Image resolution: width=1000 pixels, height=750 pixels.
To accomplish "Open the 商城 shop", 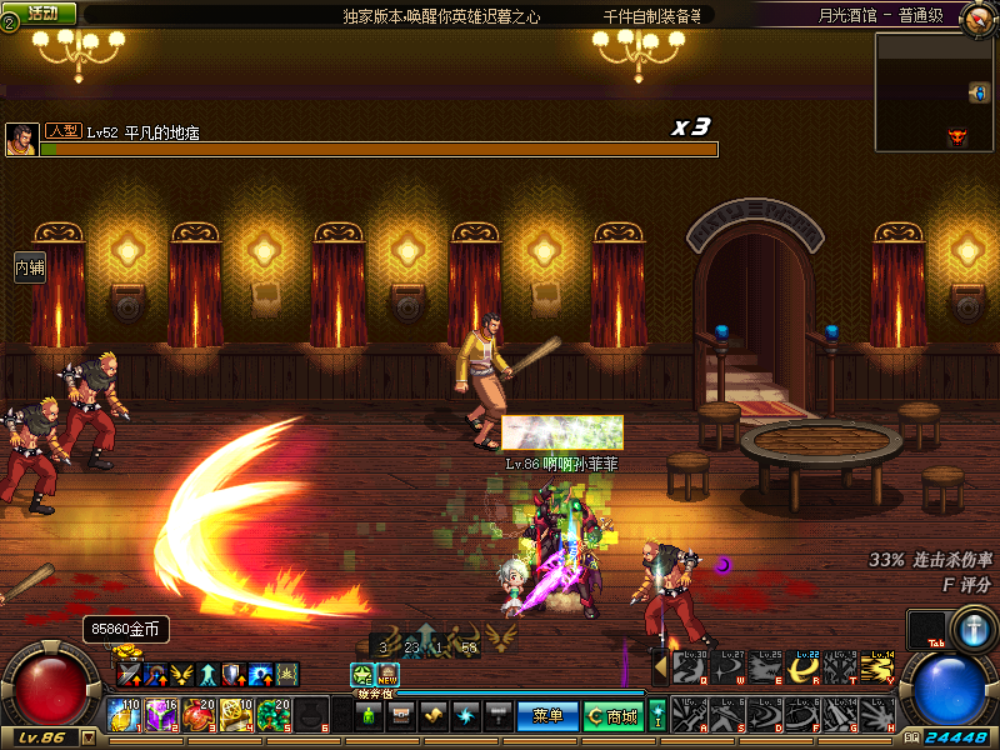I will point(610,716).
